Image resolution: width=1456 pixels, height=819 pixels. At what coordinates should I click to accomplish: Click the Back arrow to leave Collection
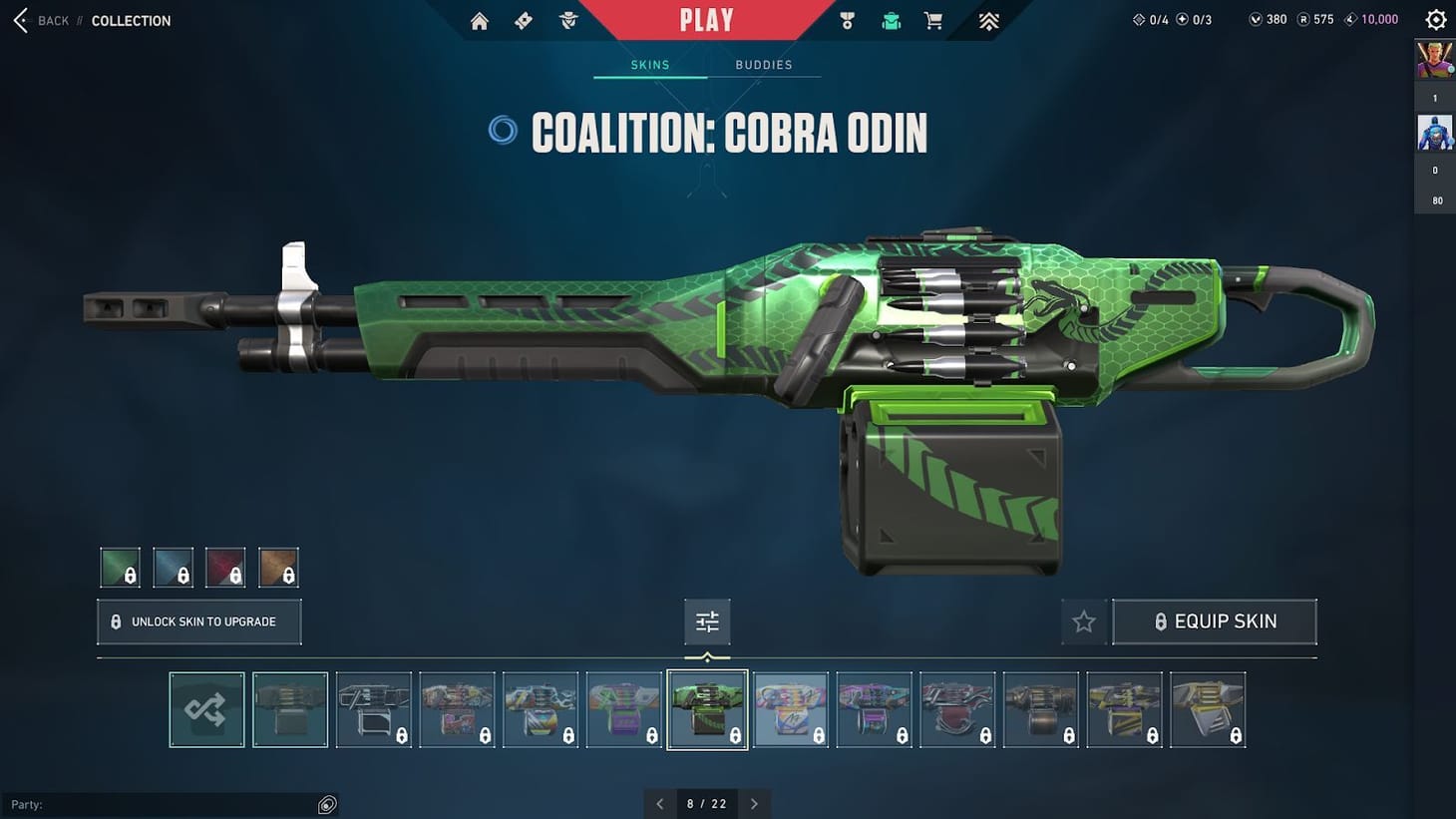click(19, 20)
